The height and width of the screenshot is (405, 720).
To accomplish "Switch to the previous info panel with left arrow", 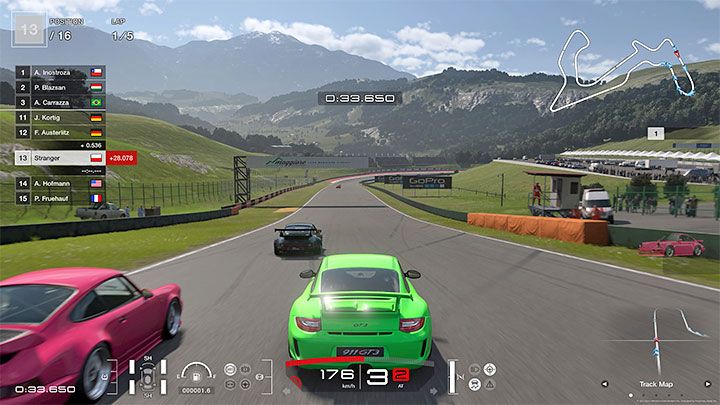I will pos(604,383).
